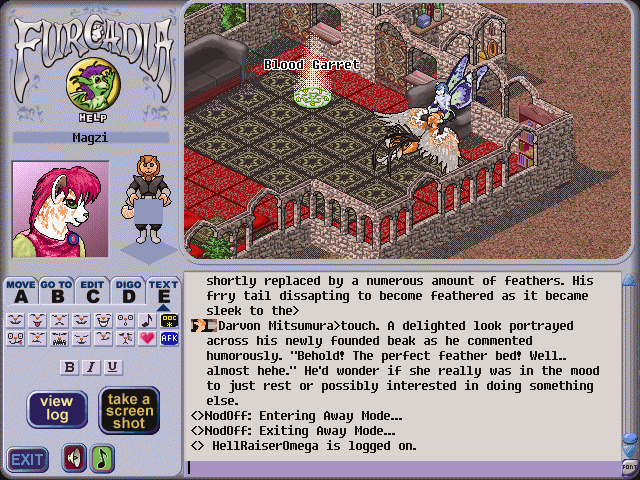
Task: Switch to the MOVE A tab
Action: click(x=20, y=291)
